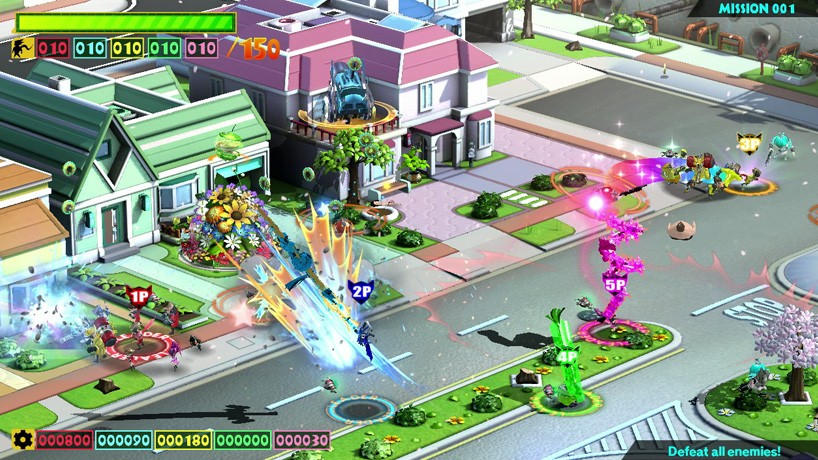Choose the yellow 3P player marker
Screen dimensions: 818x460
click(749, 144)
